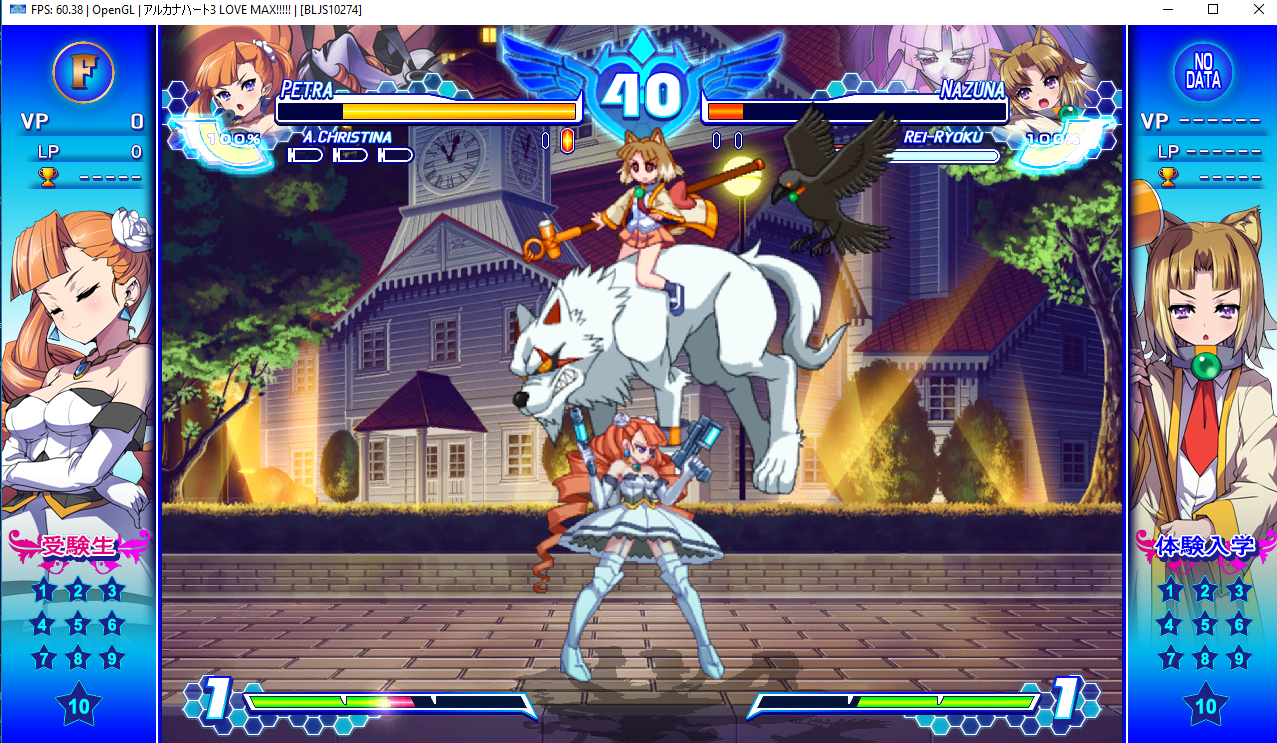1277x743 pixels.
Task: Click the 体験入学 title banner
Action: click(1204, 546)
